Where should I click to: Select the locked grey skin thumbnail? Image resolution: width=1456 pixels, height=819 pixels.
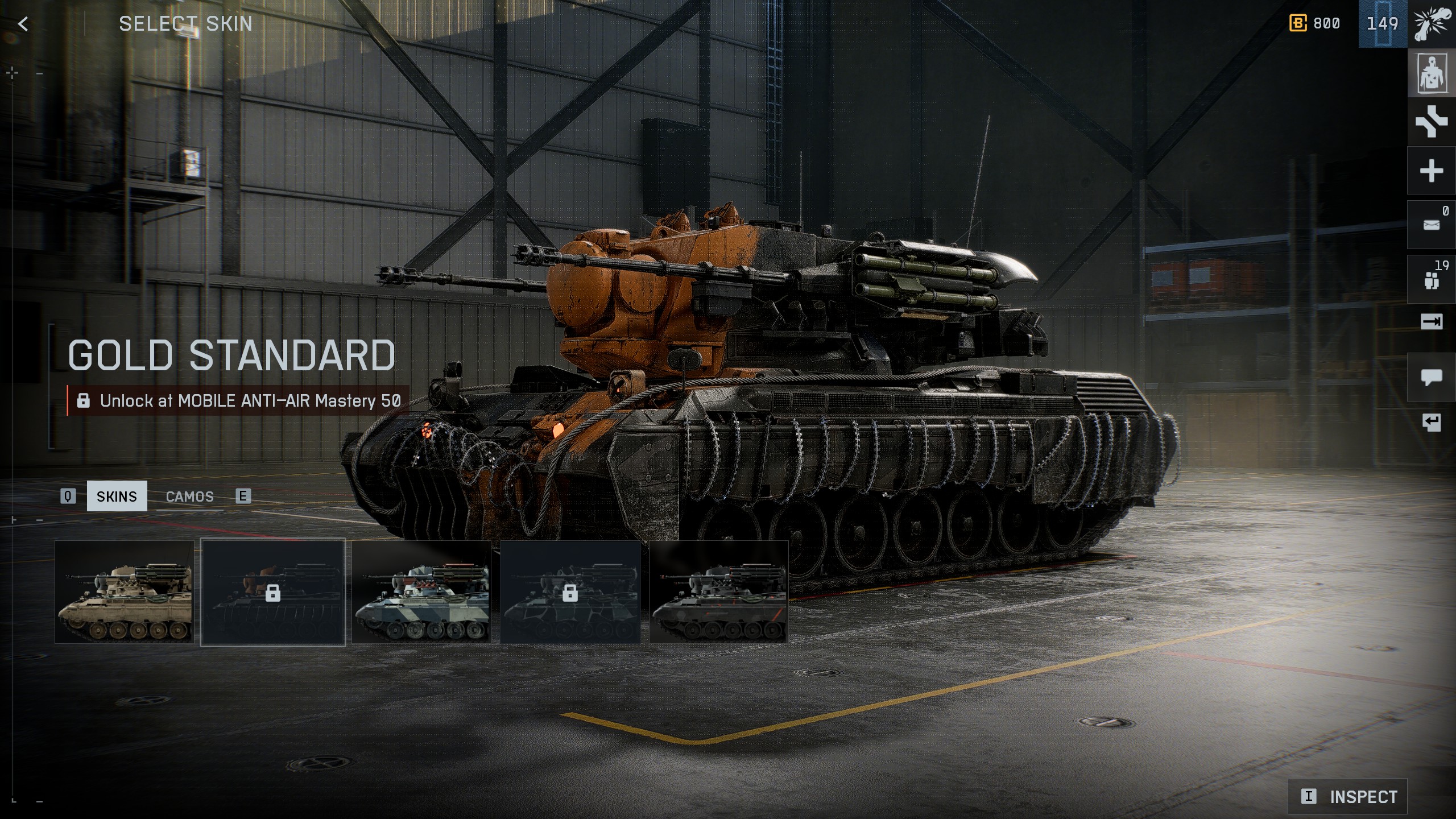coord(570,592)
